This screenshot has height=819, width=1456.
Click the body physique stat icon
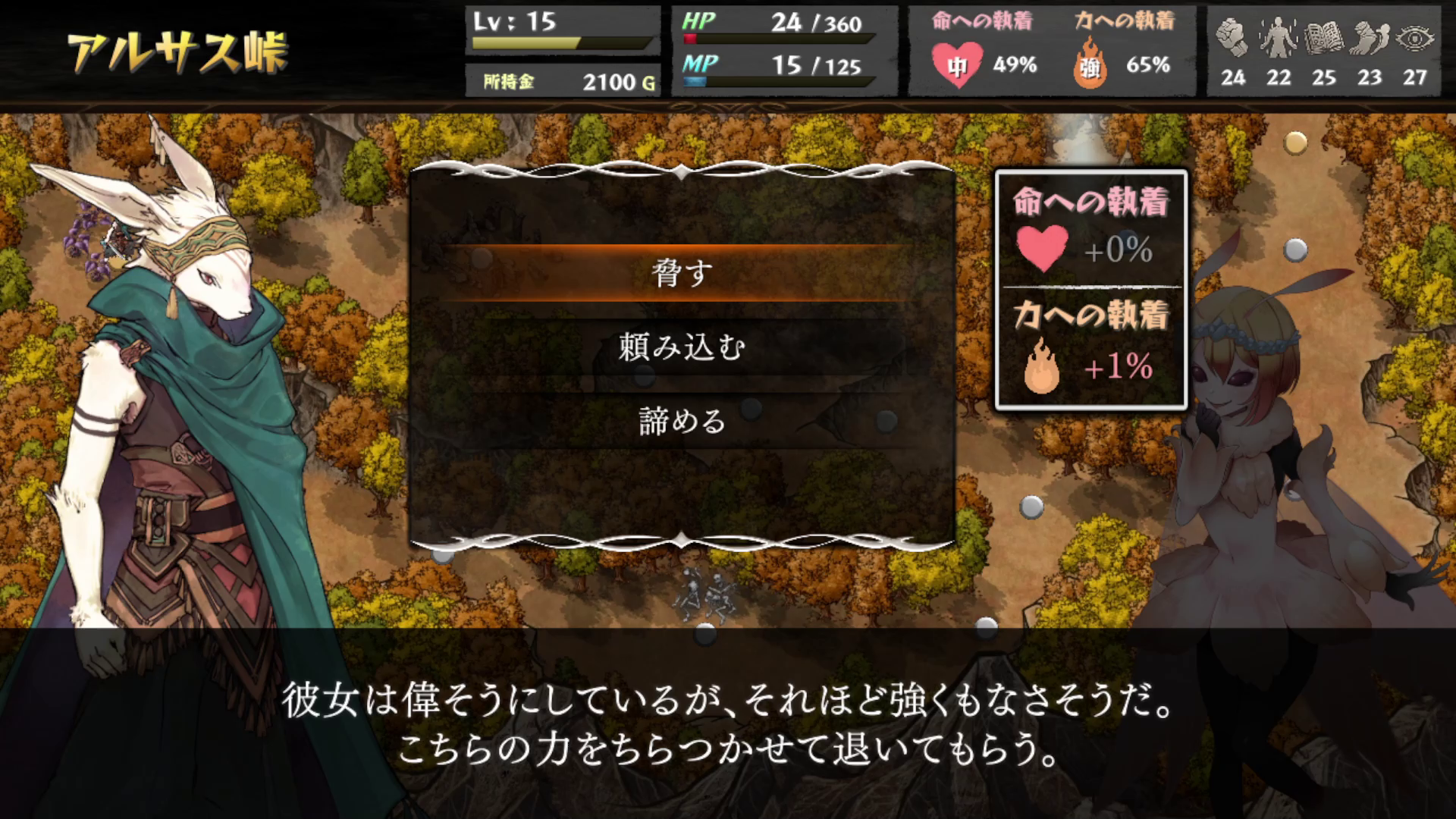click(x=1280, y=36)
